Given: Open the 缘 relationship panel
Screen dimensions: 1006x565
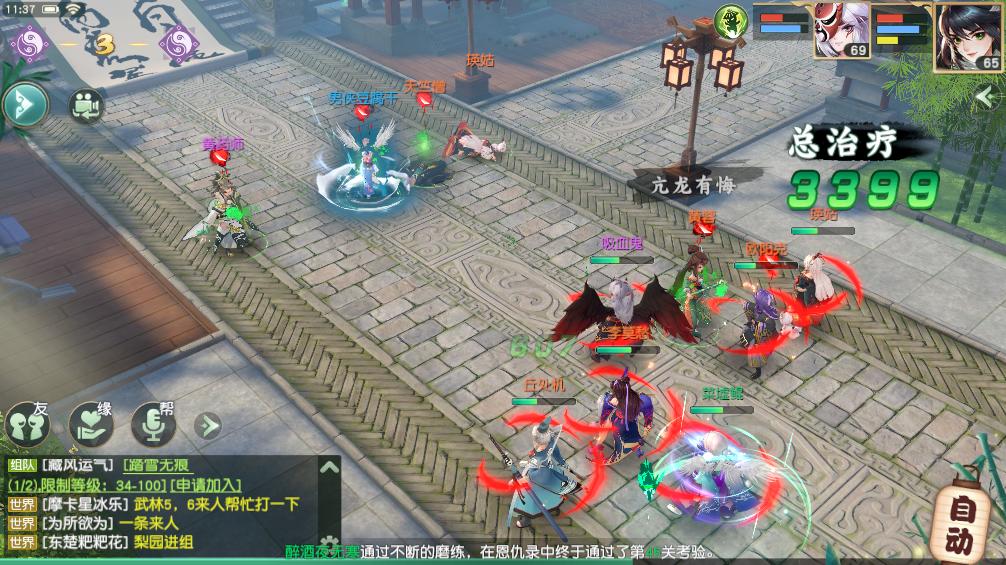Looking at the screenshot, I should pos(91,425).
